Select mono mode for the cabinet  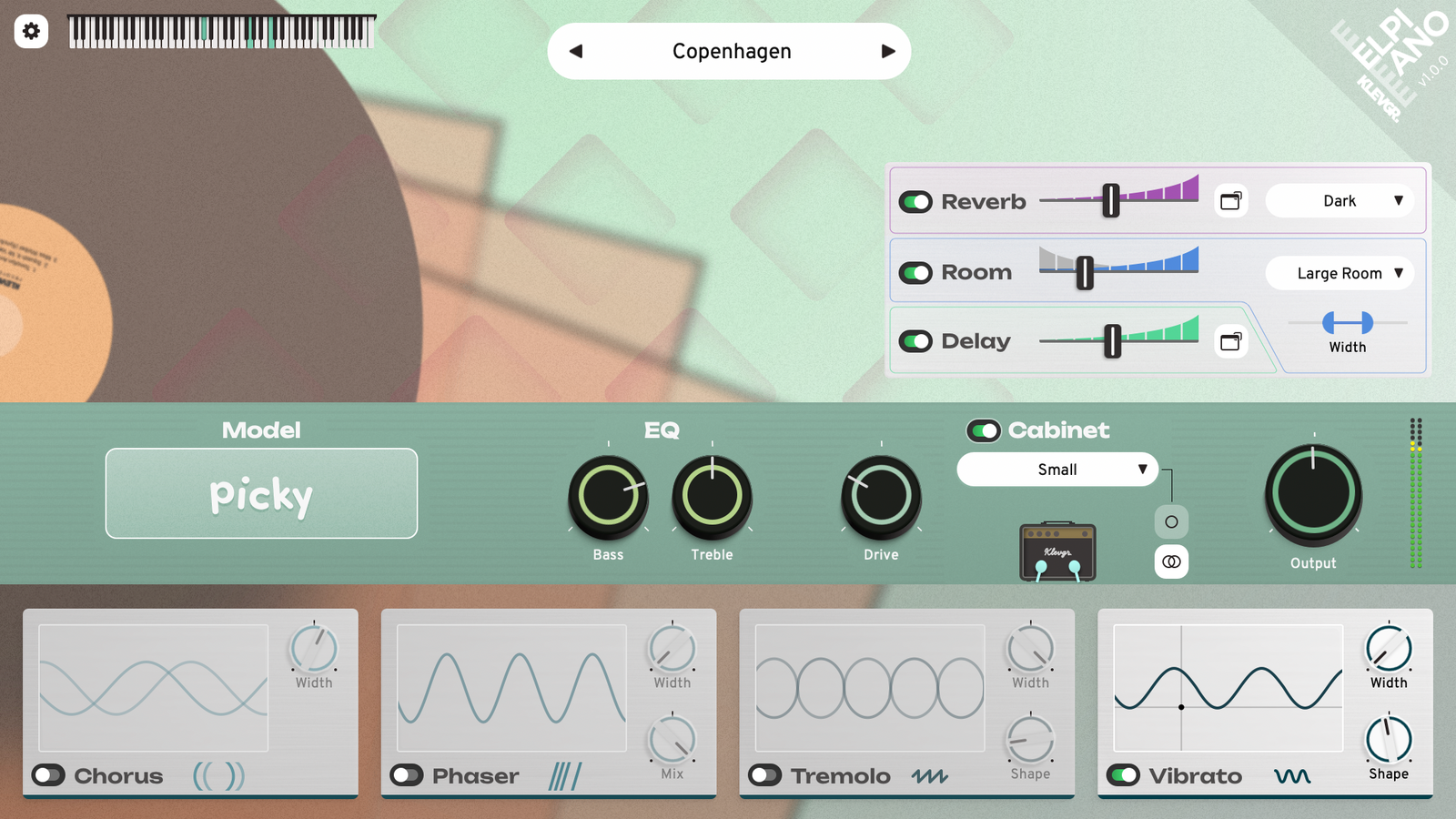click(x=1171, y=521)
